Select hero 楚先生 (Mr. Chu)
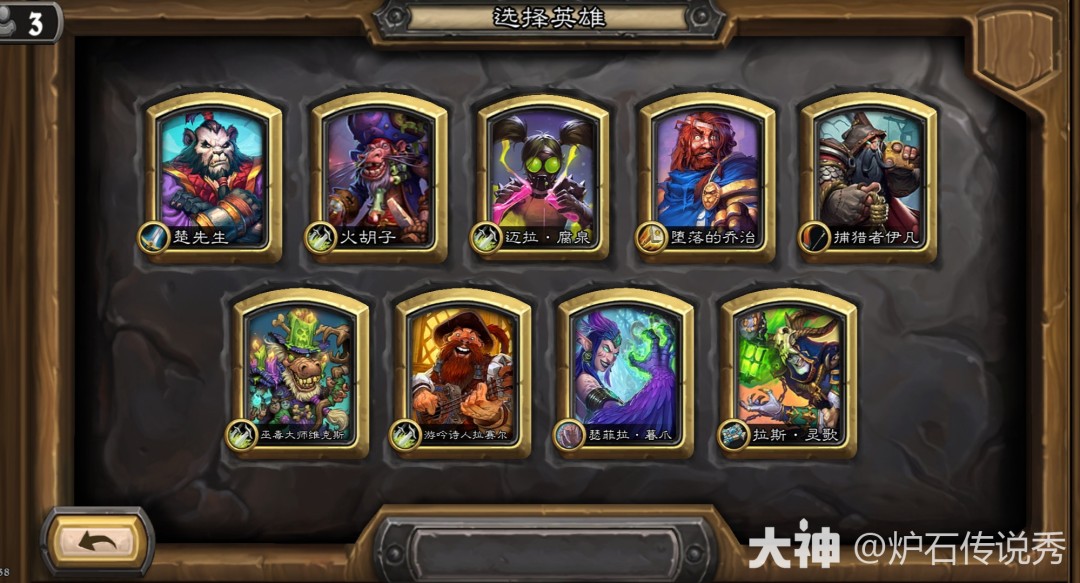 tap(214, 176)
